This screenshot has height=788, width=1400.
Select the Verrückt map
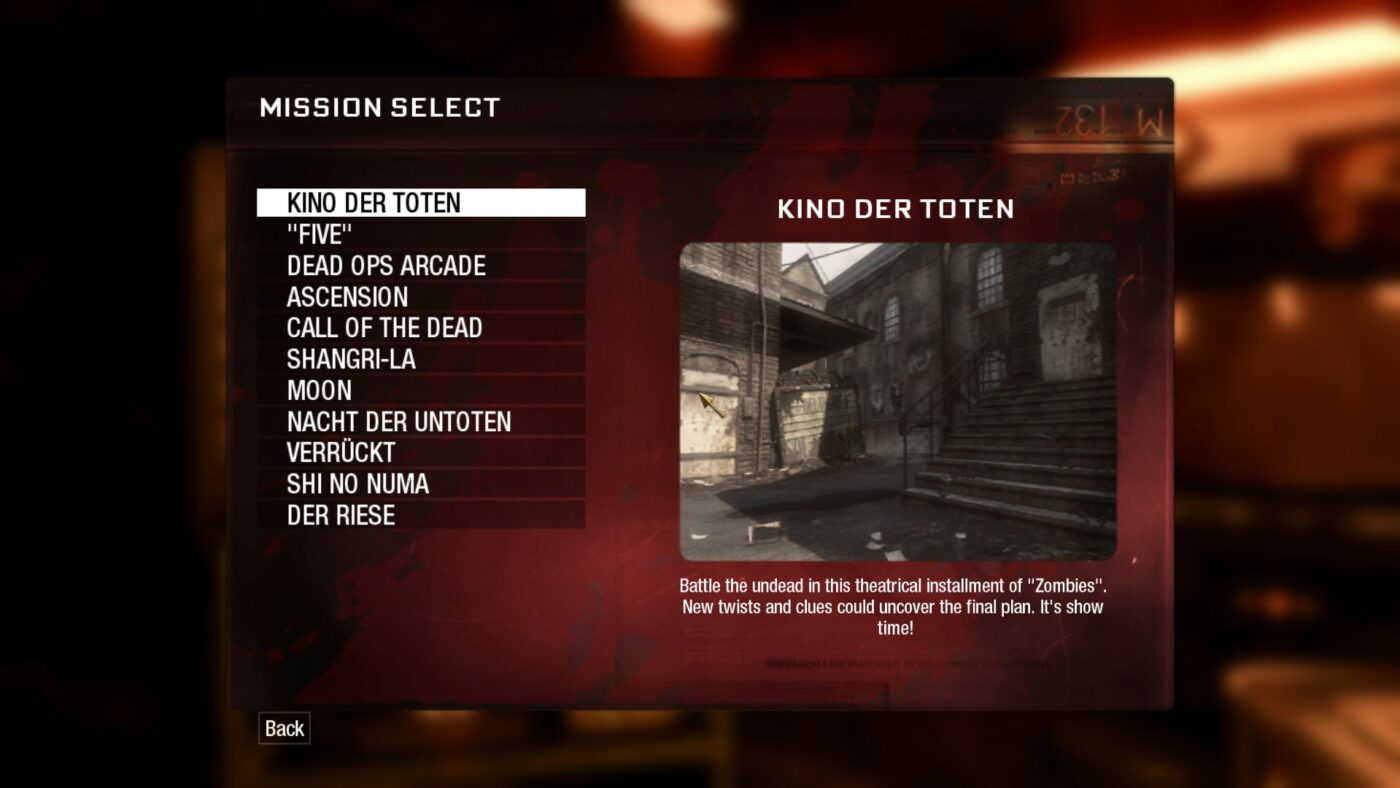tap(341, 453)
